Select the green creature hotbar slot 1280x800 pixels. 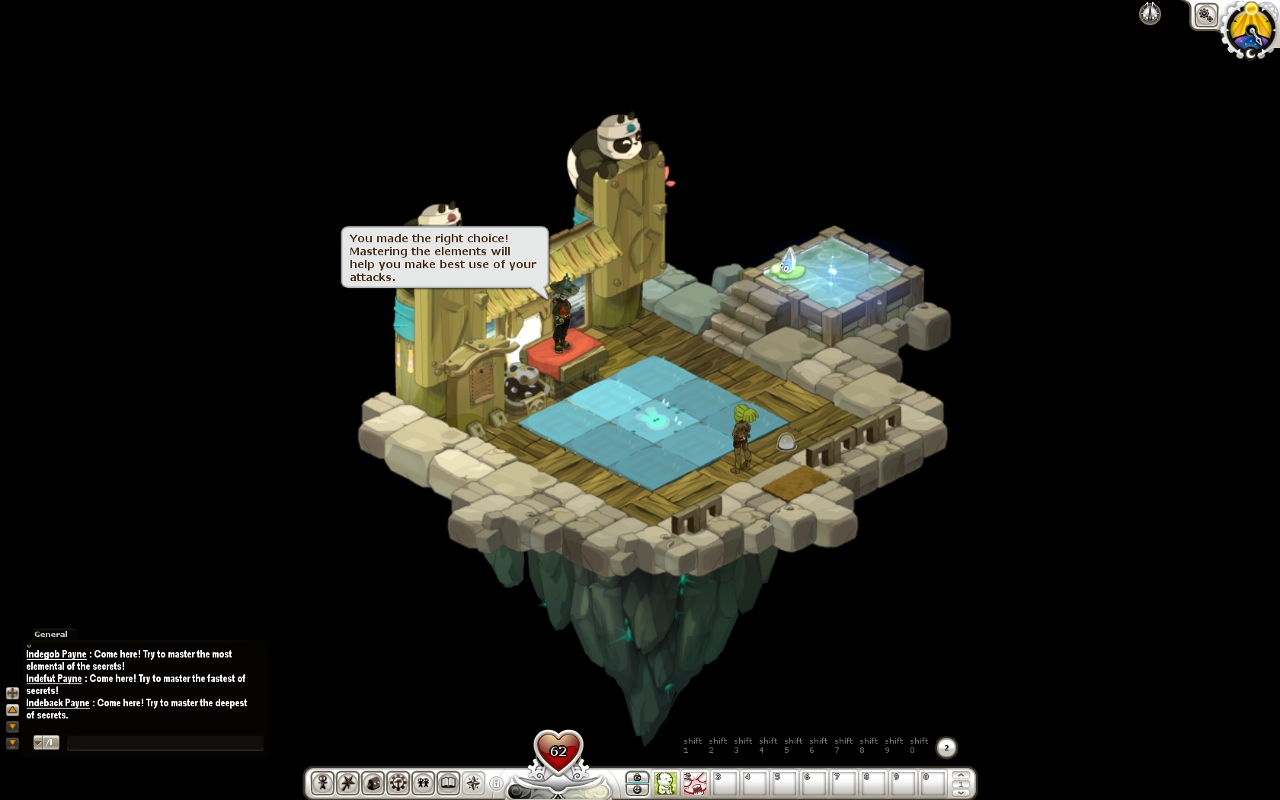click(665, 783)
